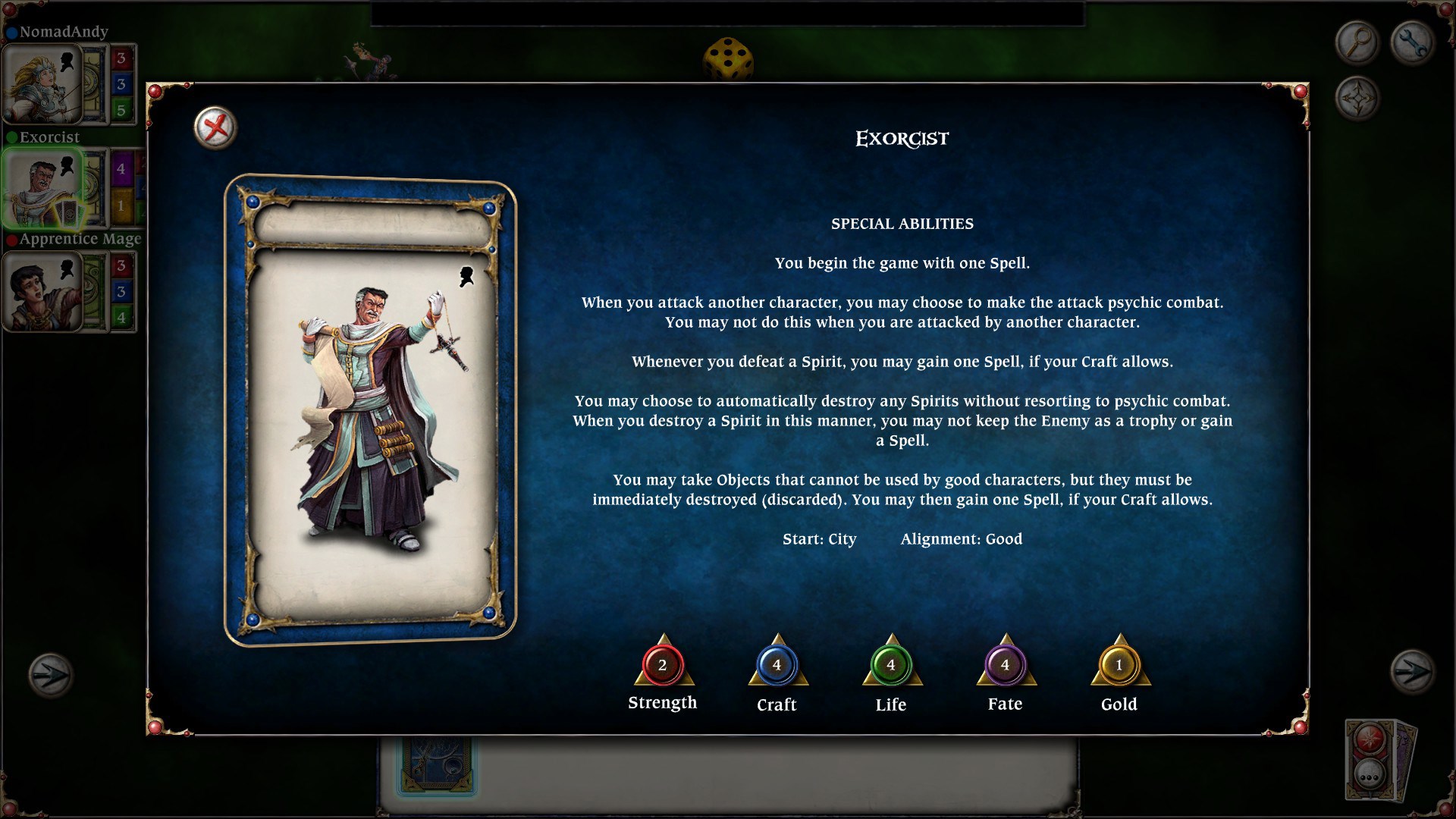Click the large Exorcist character card
1456x819 pixels.
click(x=372, y=406)
